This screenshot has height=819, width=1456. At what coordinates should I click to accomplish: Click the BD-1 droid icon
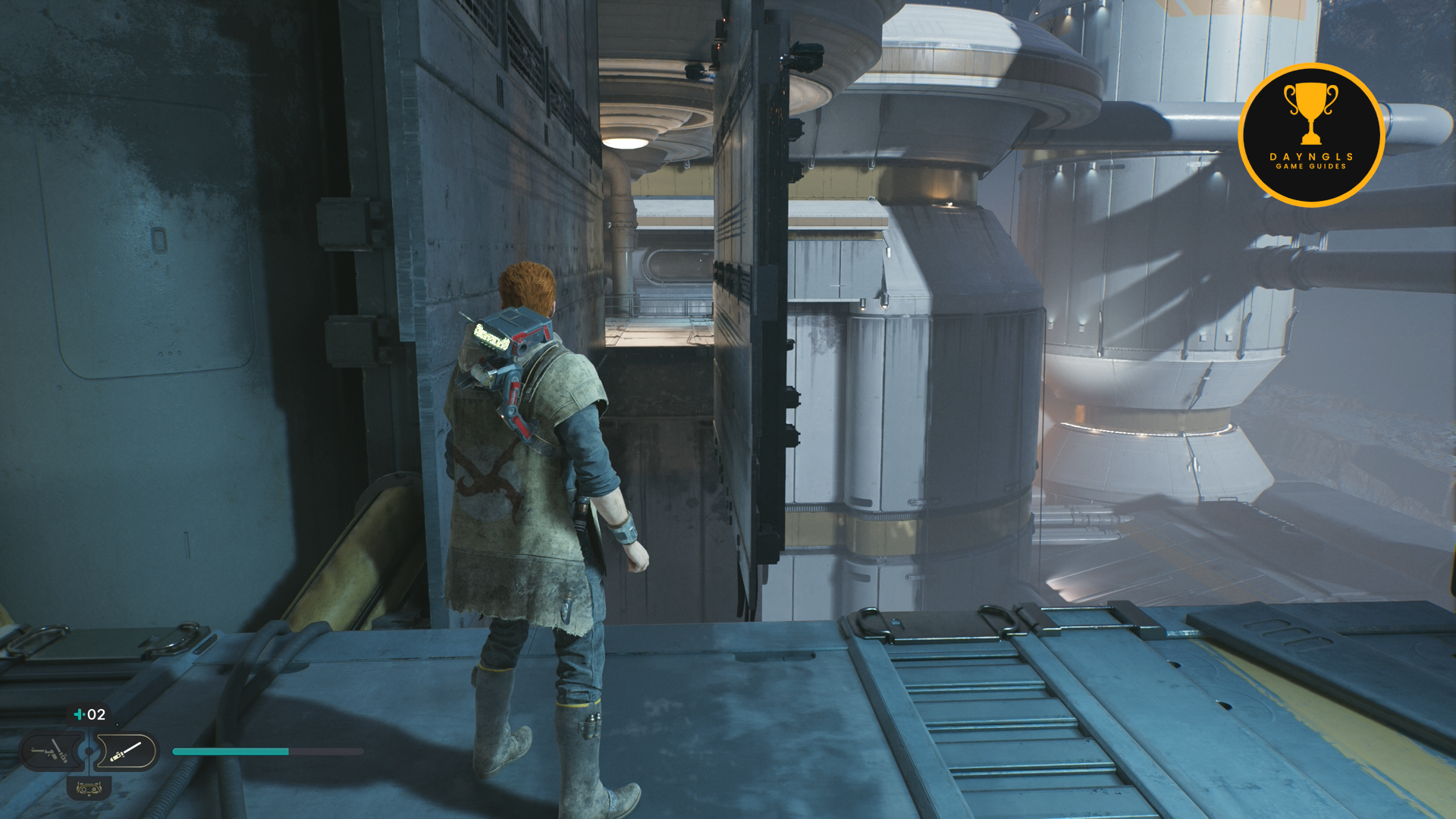(x=89, y=789)
